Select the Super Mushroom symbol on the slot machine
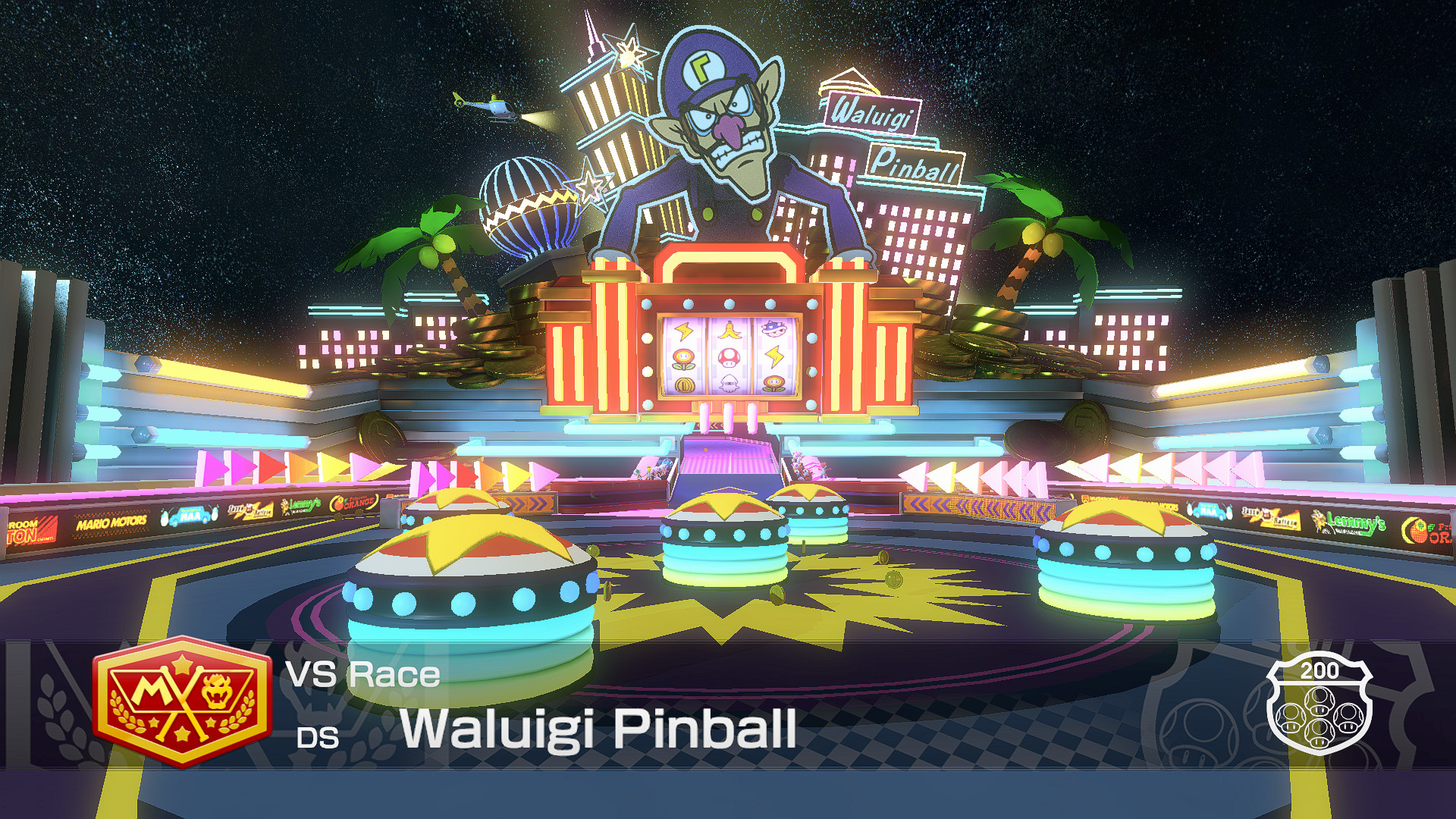Image resolution: width=1456 pixels, height=819 pixels. coord(729,357)
